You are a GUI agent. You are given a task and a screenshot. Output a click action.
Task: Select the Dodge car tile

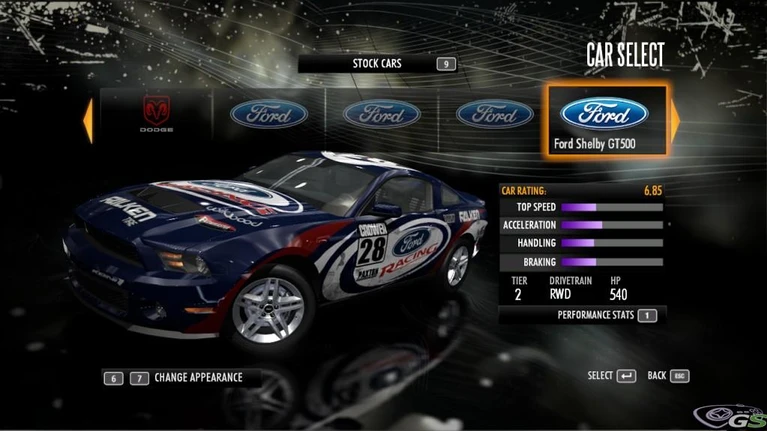pyautogui.click(x=156, y=115)
